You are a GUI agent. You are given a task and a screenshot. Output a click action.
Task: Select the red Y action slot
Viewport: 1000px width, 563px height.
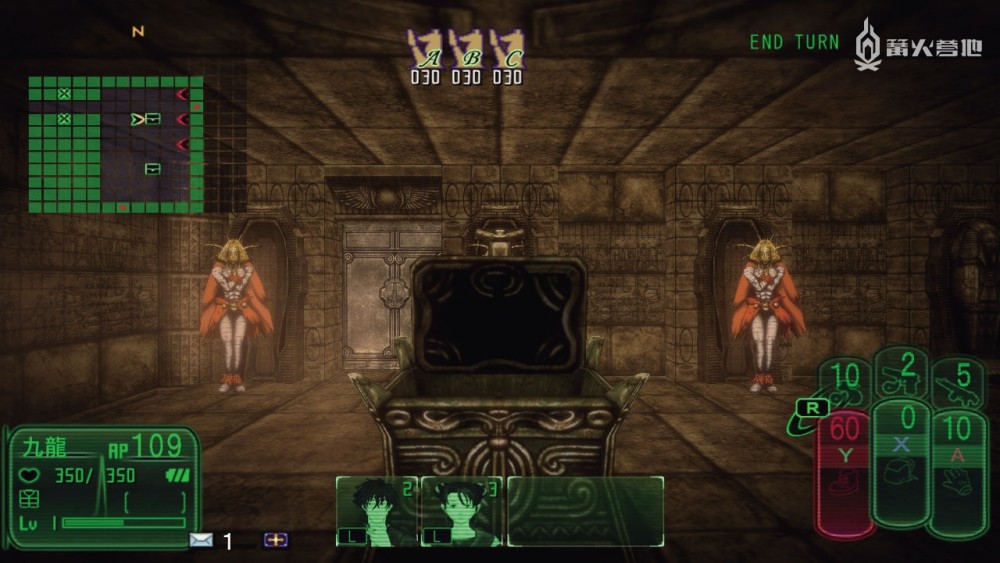pos(845,472)
